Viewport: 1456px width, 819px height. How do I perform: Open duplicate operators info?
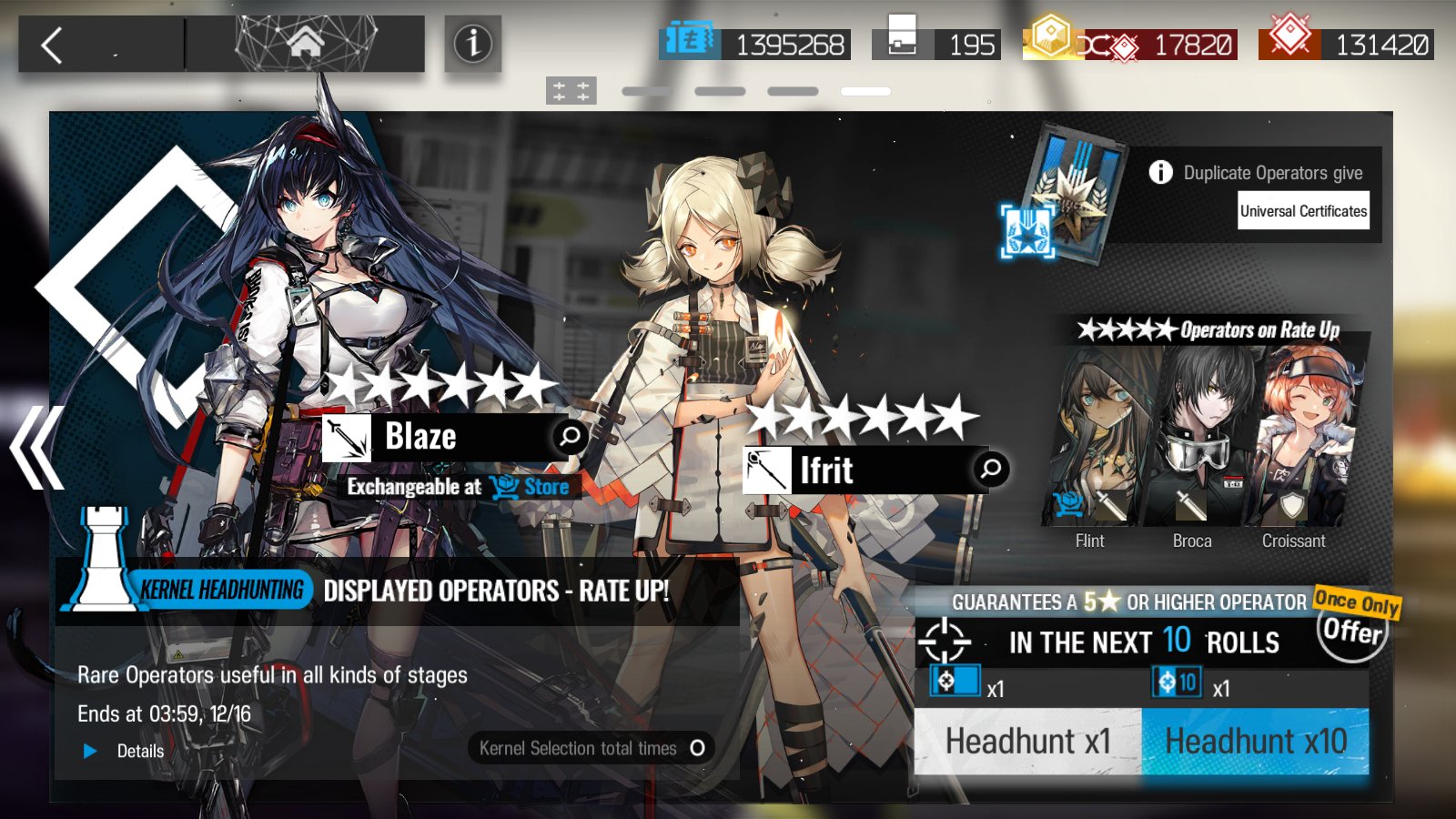(1160, 172)
